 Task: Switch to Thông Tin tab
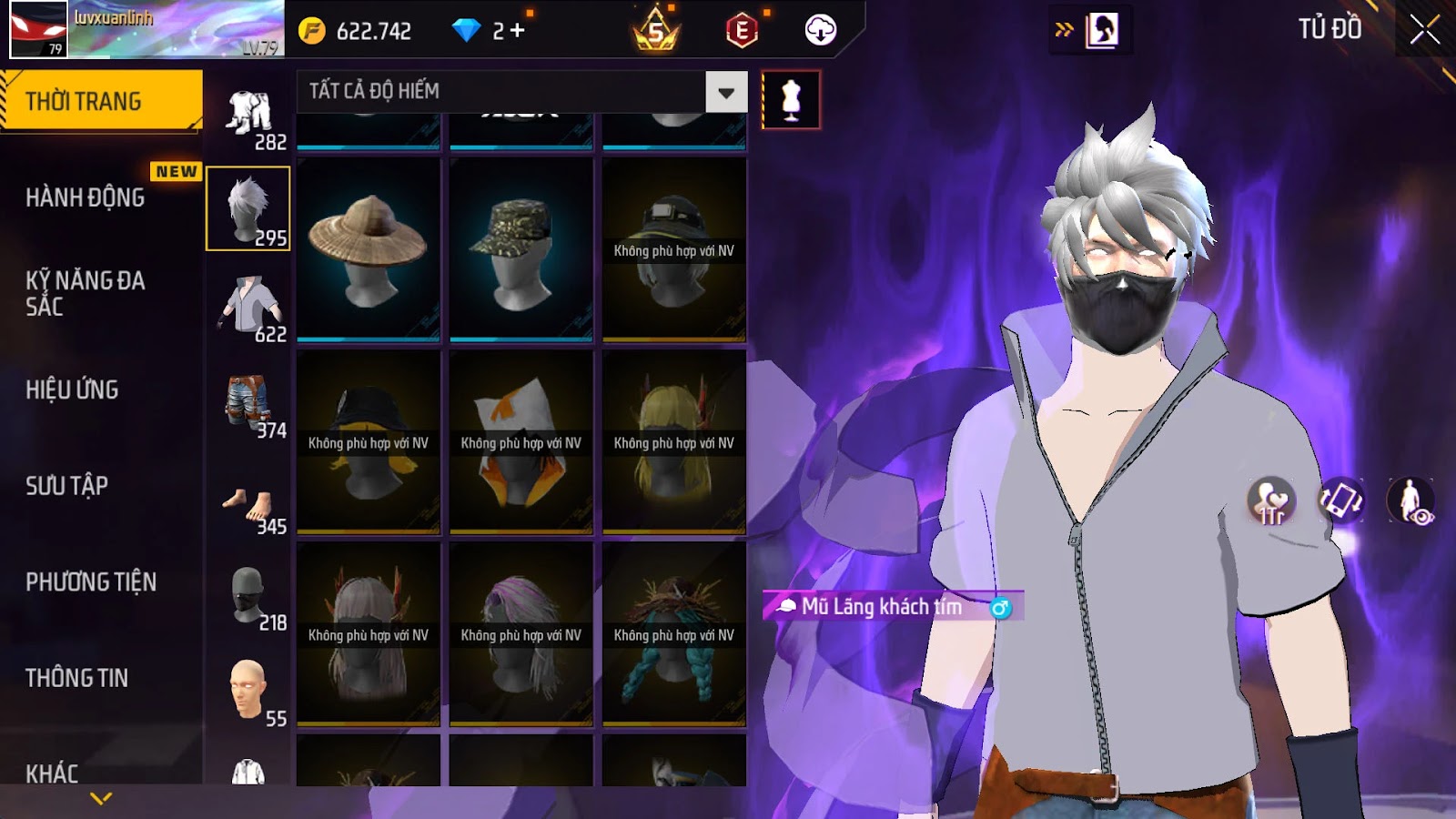point(76,678)
